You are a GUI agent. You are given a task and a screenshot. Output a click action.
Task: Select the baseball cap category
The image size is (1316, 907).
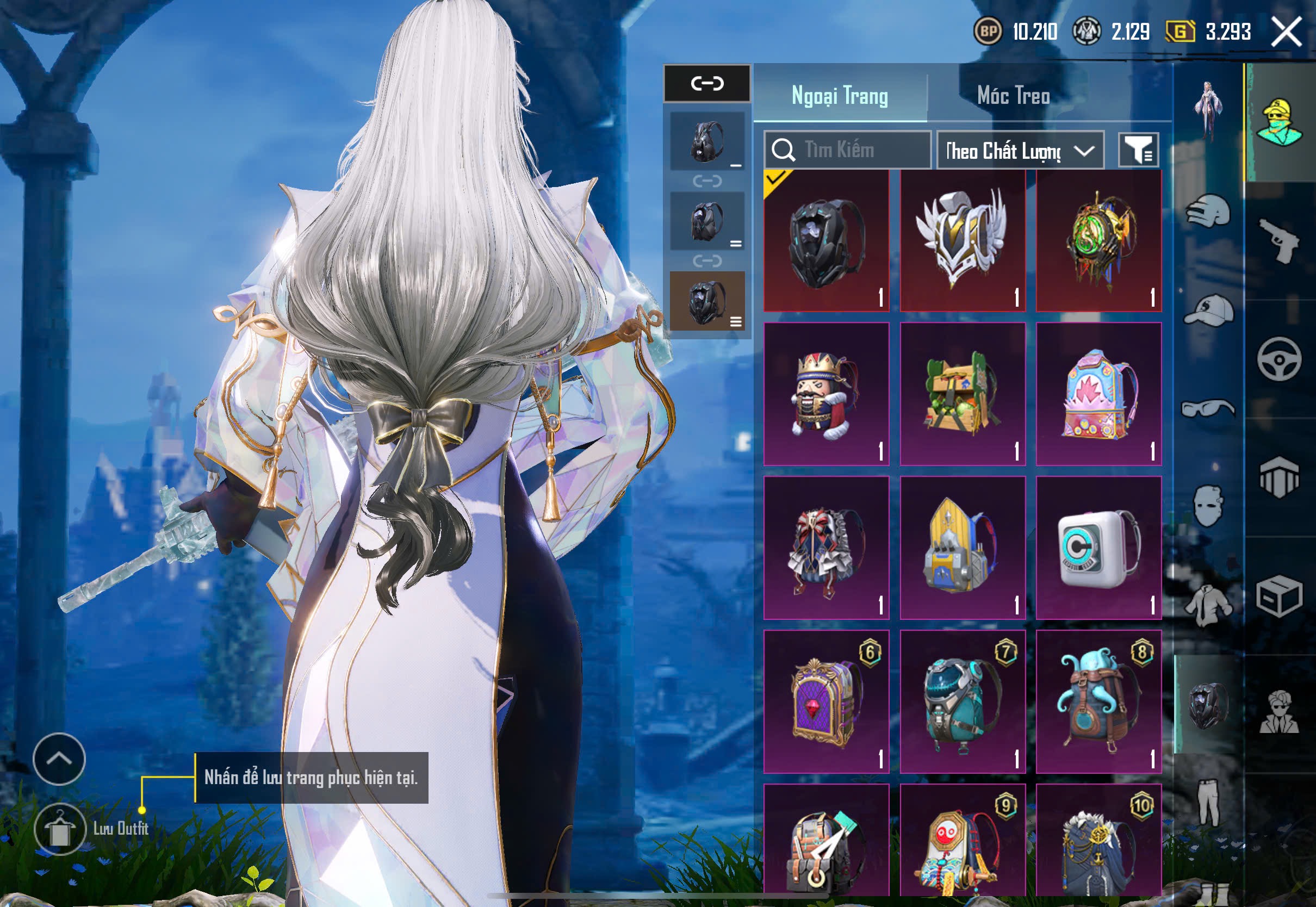click(x=1208, y=310)
